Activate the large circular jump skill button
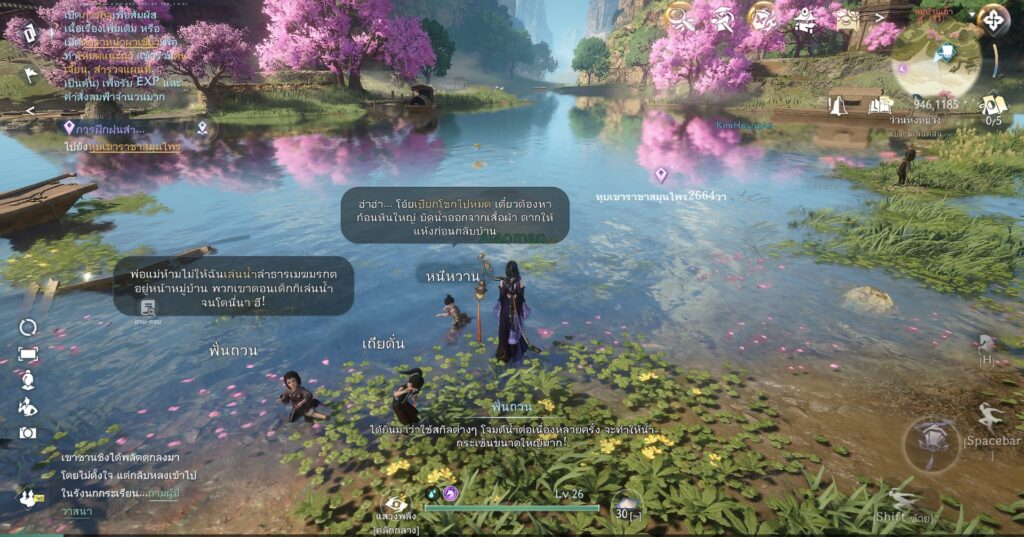The width and height of the screenshot is (1024, 537). (x=930, y=443)
